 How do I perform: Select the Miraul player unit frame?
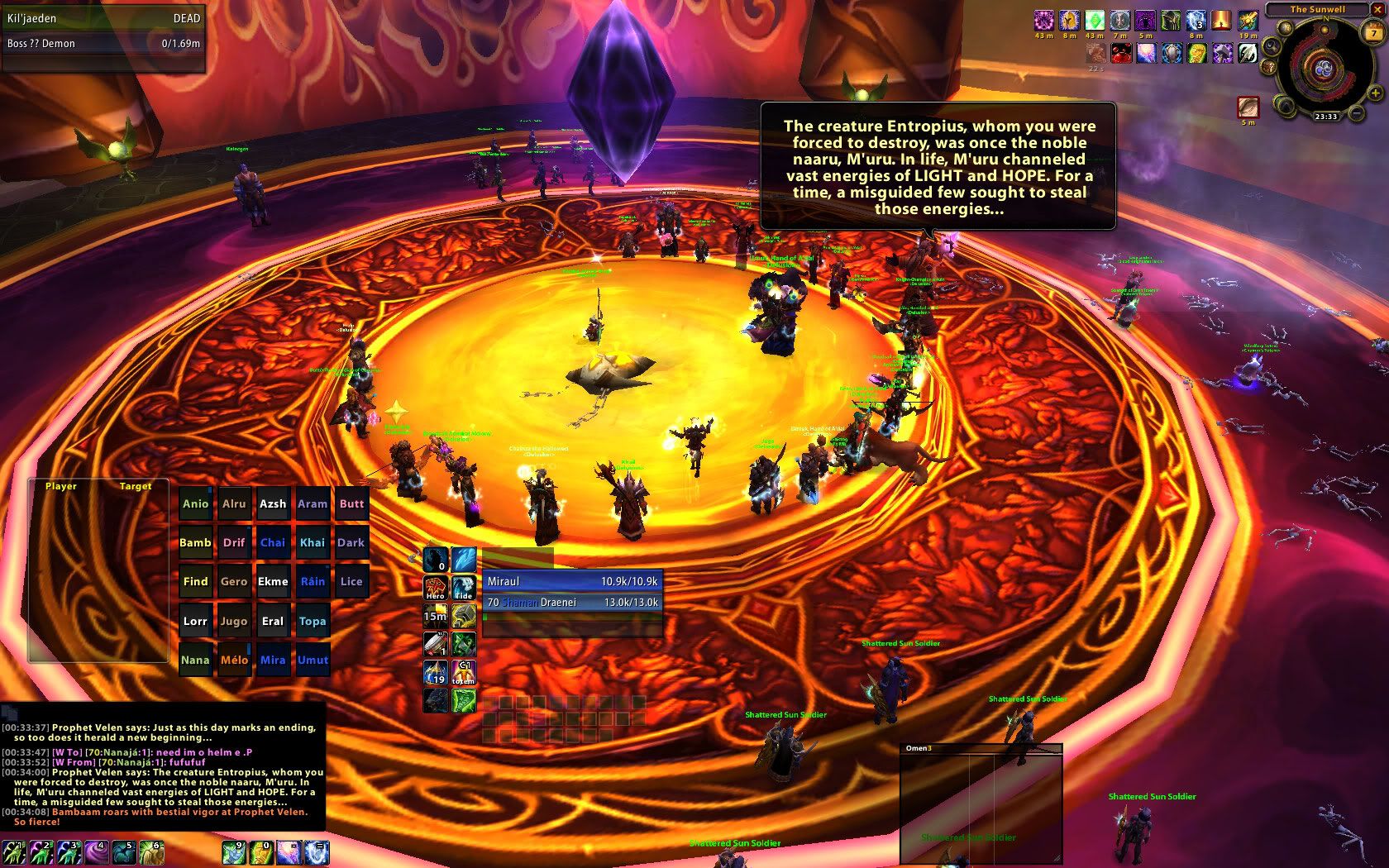(572, 582)
